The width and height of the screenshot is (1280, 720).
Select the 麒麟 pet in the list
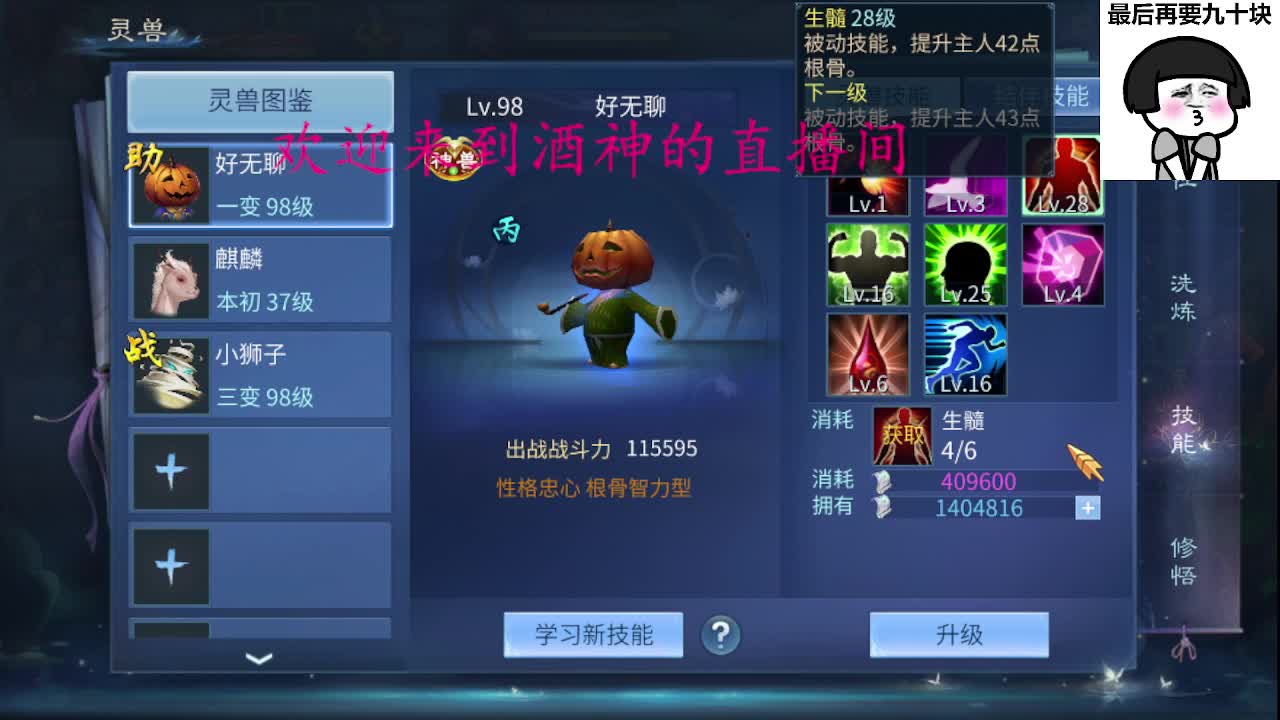pyautogui.click(x=258, y=278)
